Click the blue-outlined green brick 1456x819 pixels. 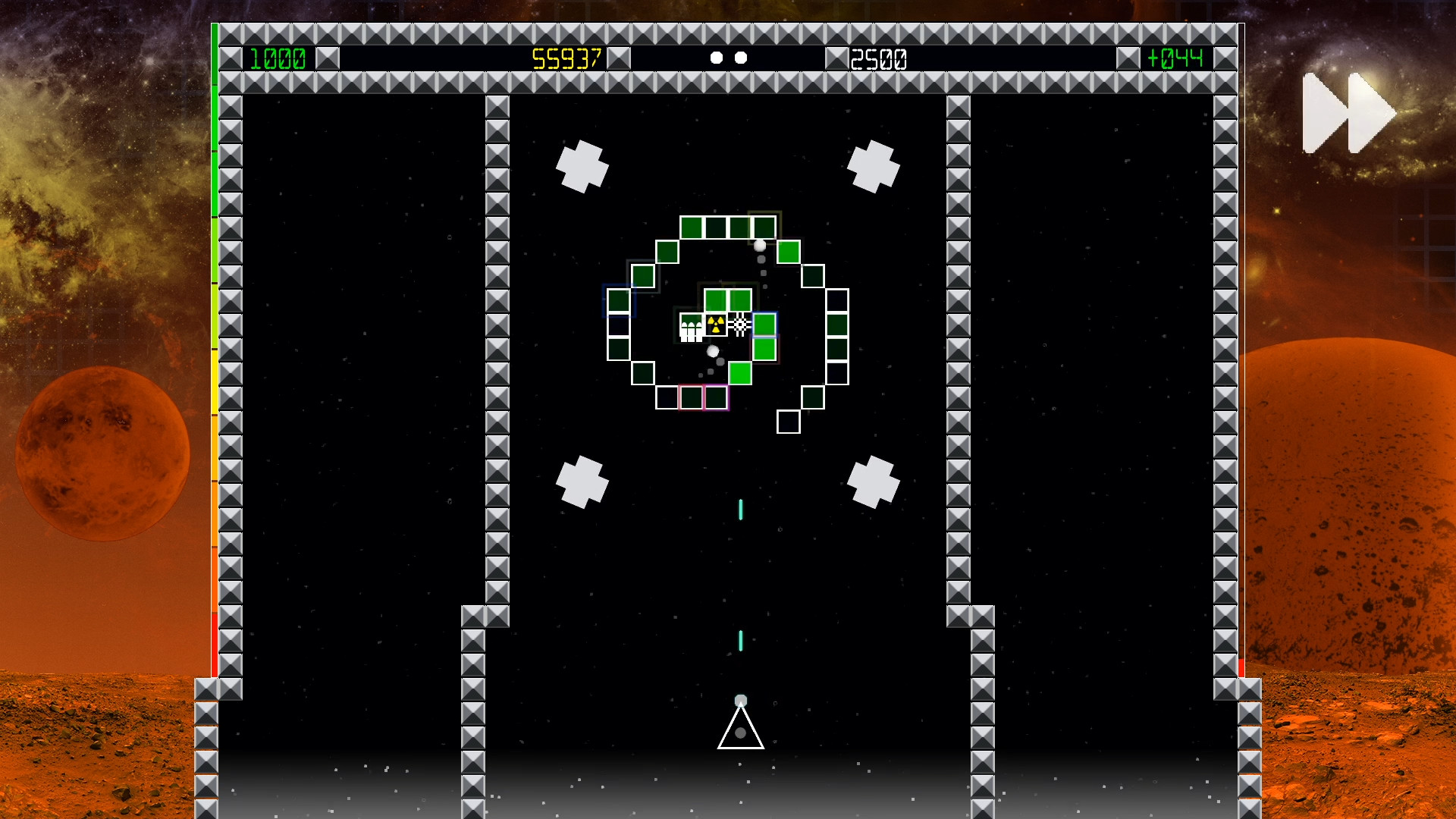point(764,324)
